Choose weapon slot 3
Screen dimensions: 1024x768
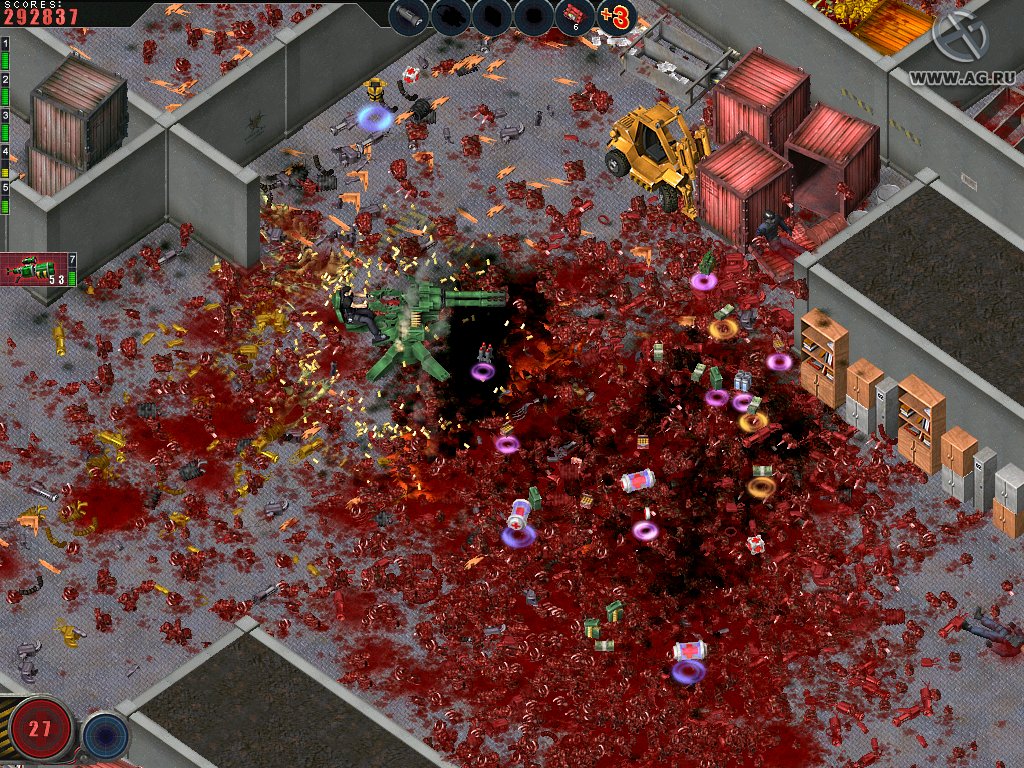pos(6,127)
